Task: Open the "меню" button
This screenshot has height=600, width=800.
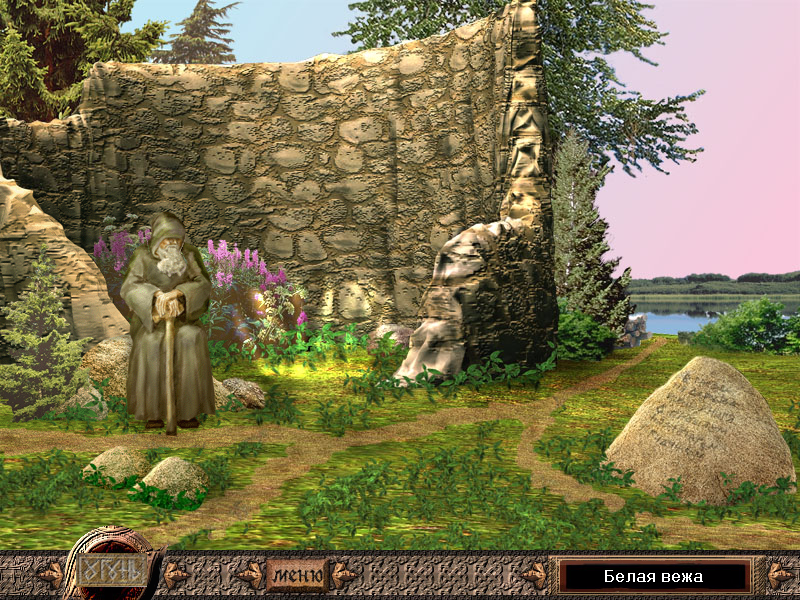Action: point(297,576)
